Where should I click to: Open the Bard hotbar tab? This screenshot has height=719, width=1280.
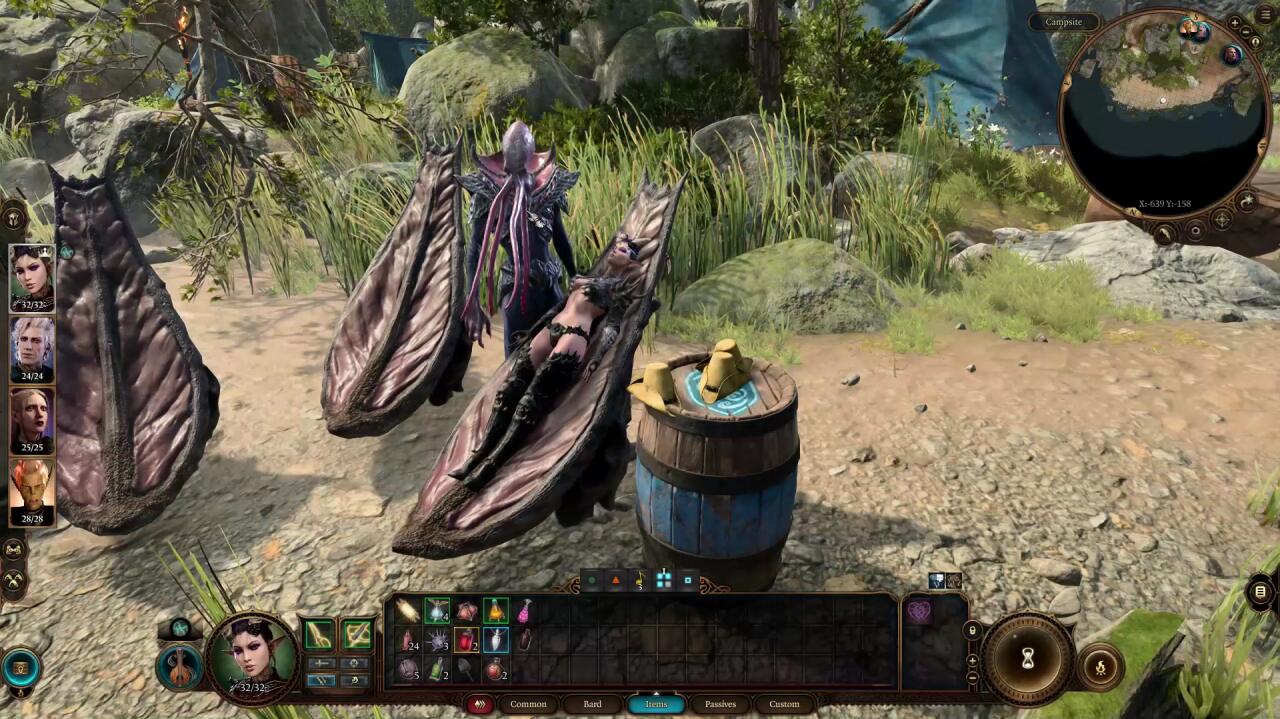(x=592, y=704)
